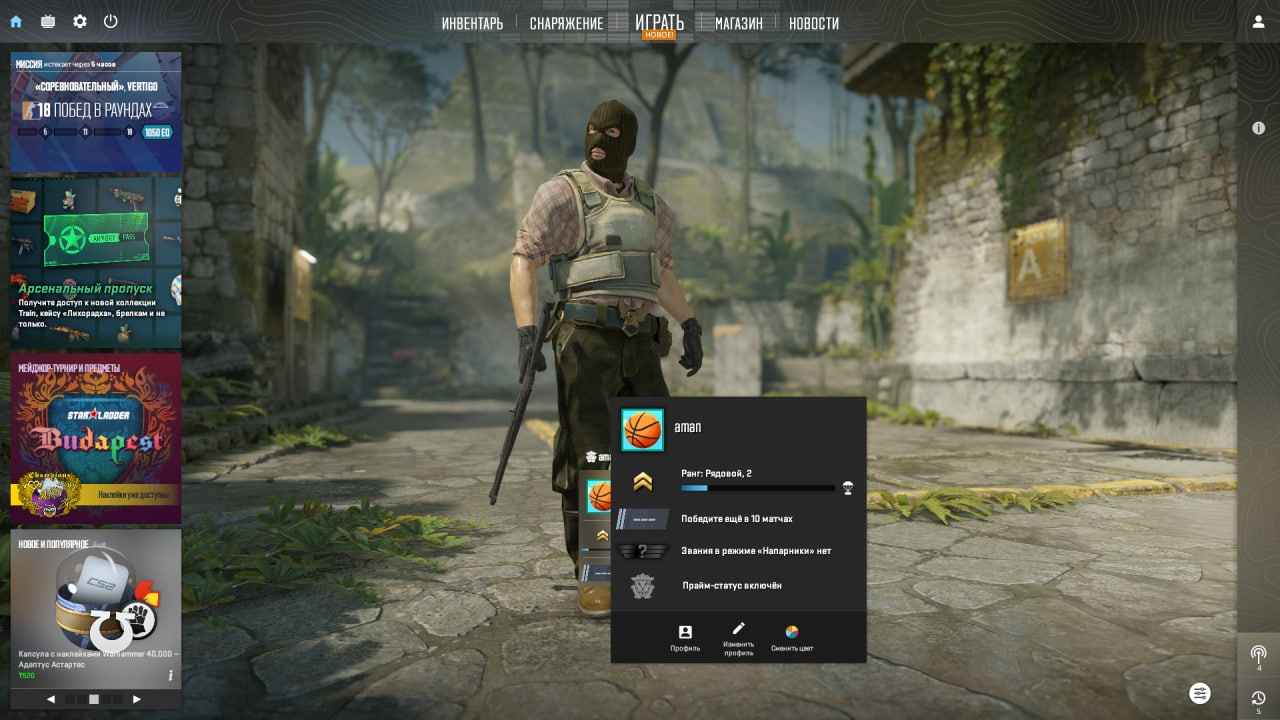1280x720 pixels.
Task: Open the gear settings menu
Action: point(80,21)
